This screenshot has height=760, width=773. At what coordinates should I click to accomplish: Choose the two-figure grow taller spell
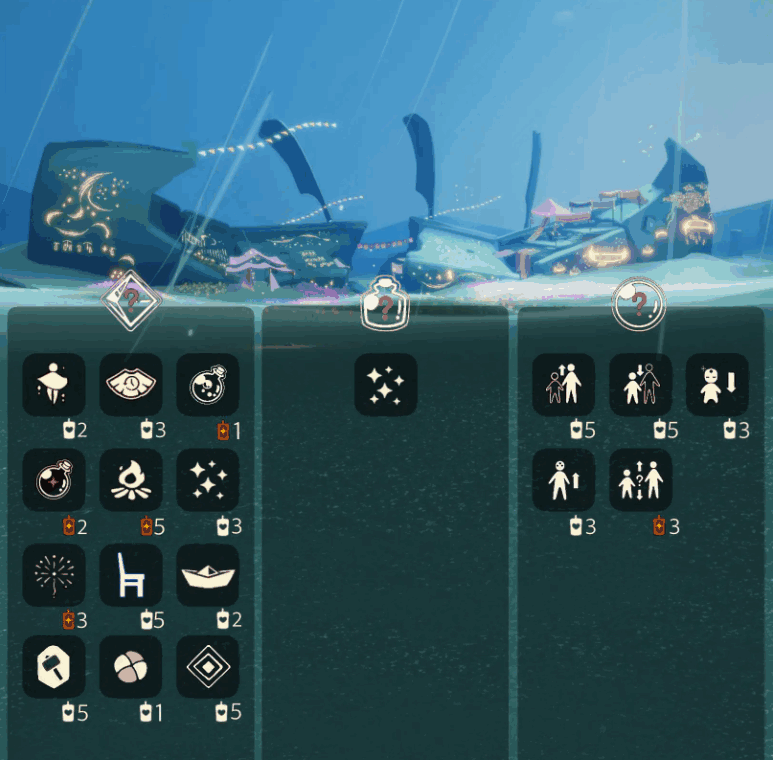click(x=564, y=384)
